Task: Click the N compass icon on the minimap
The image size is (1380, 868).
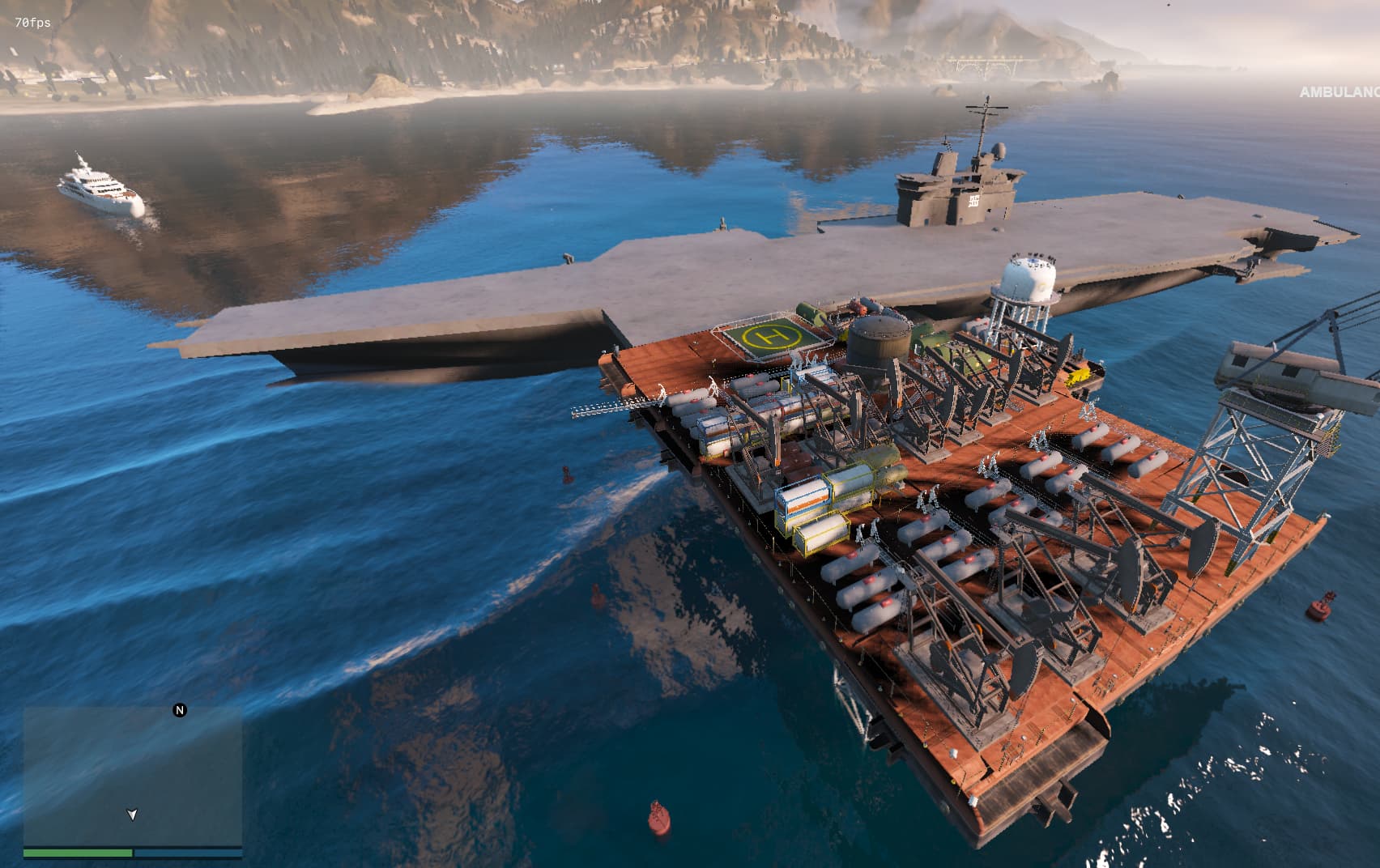Action: (179, 710)
